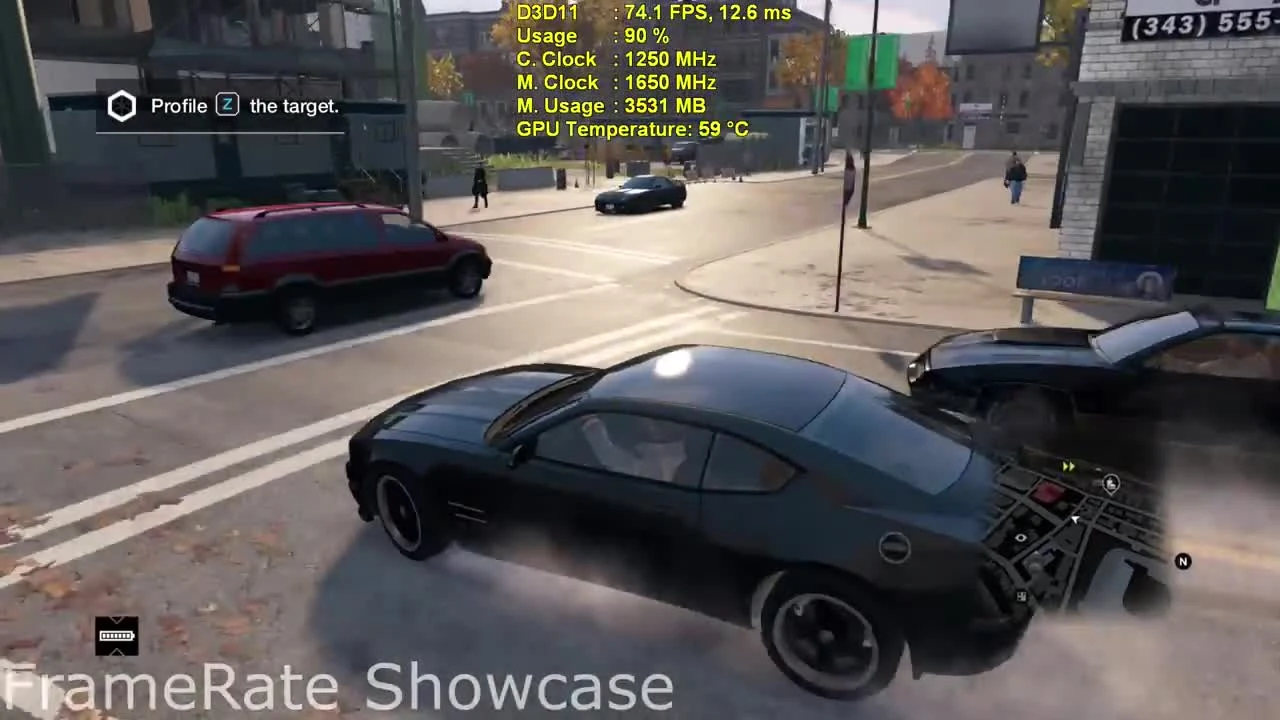Click the building icon at minimap bottom edge
1280x720 pixels.
point(1021,596)
